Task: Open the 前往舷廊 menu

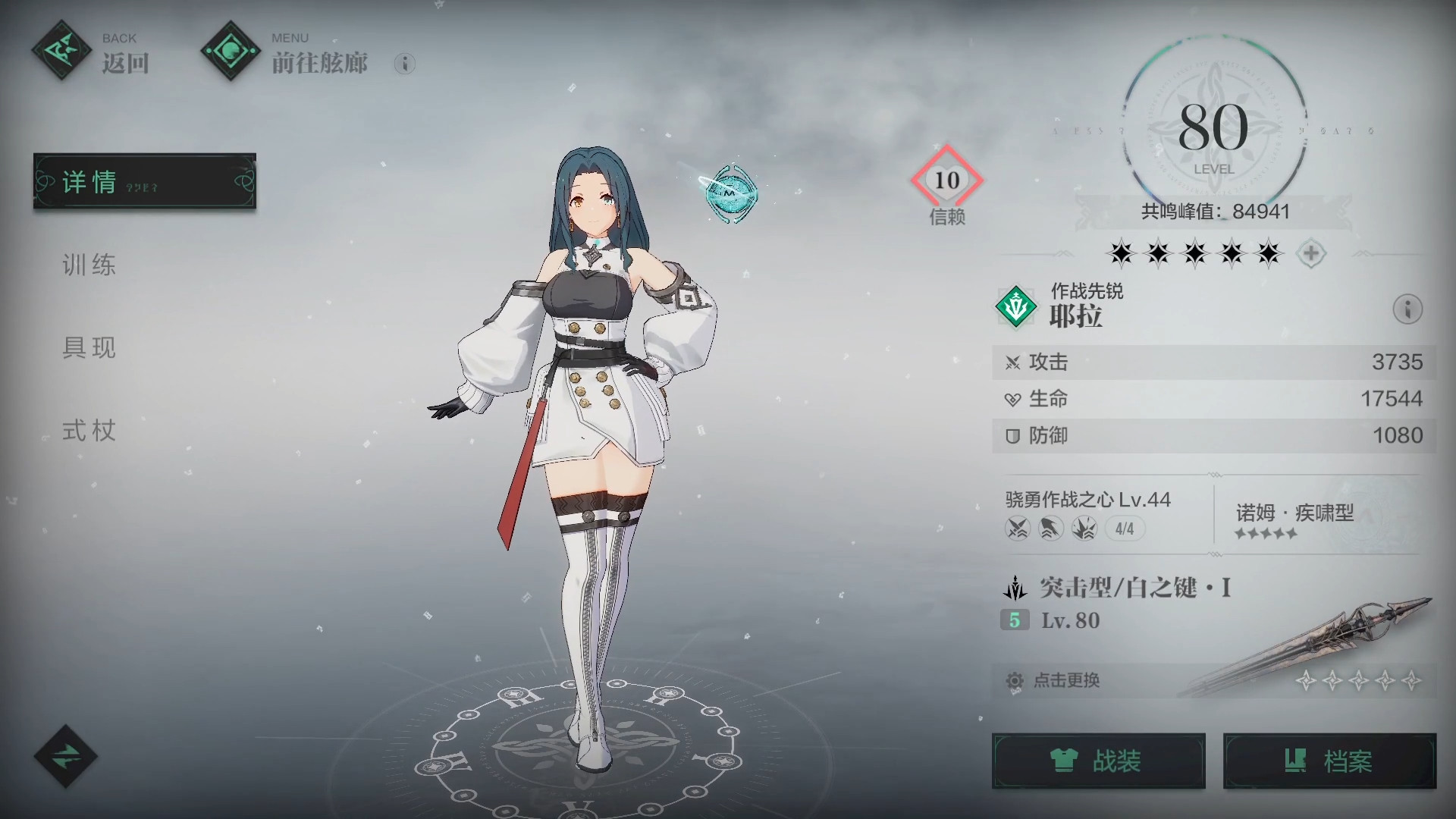Action: [x=287, y=53]
